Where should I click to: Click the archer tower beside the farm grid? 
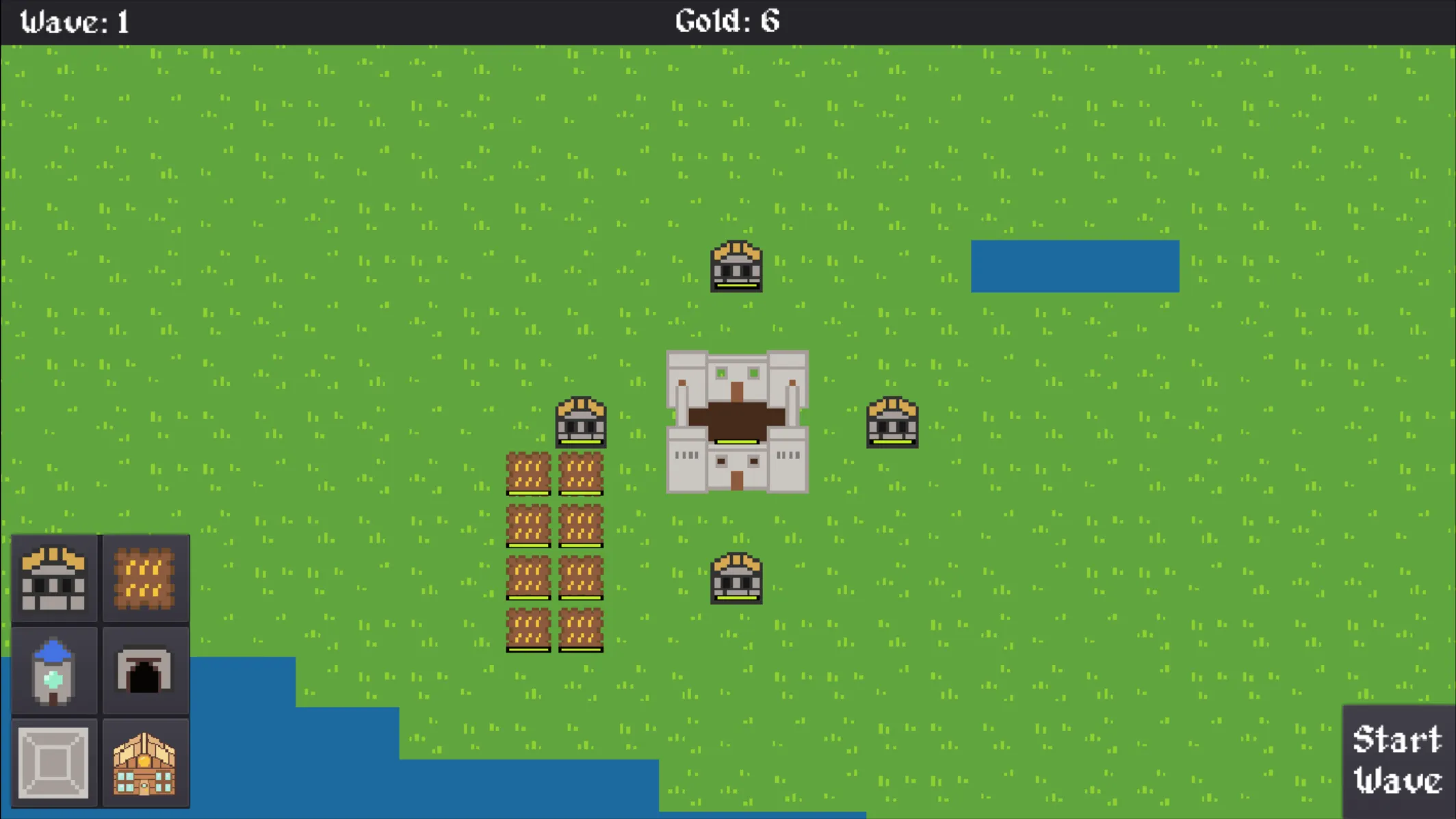pos(580,423)
